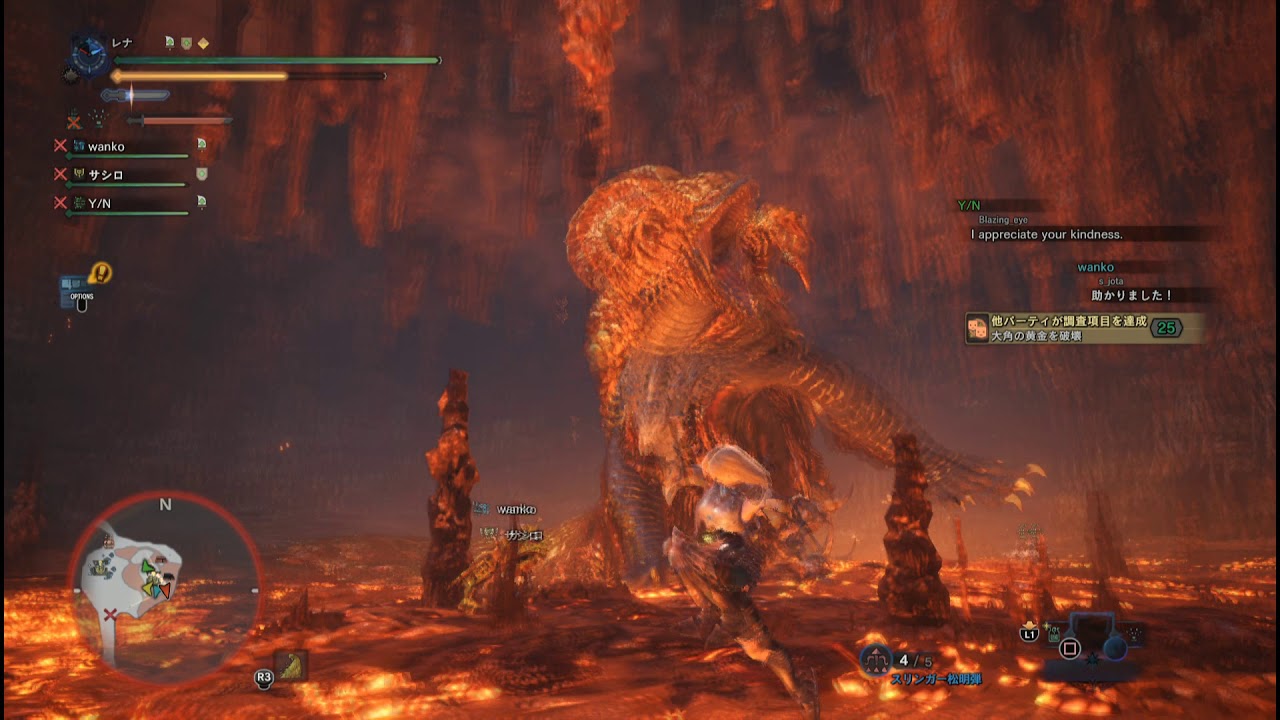
Task: Select the slinger torch pod ammo icon
Action: [877, 659]
